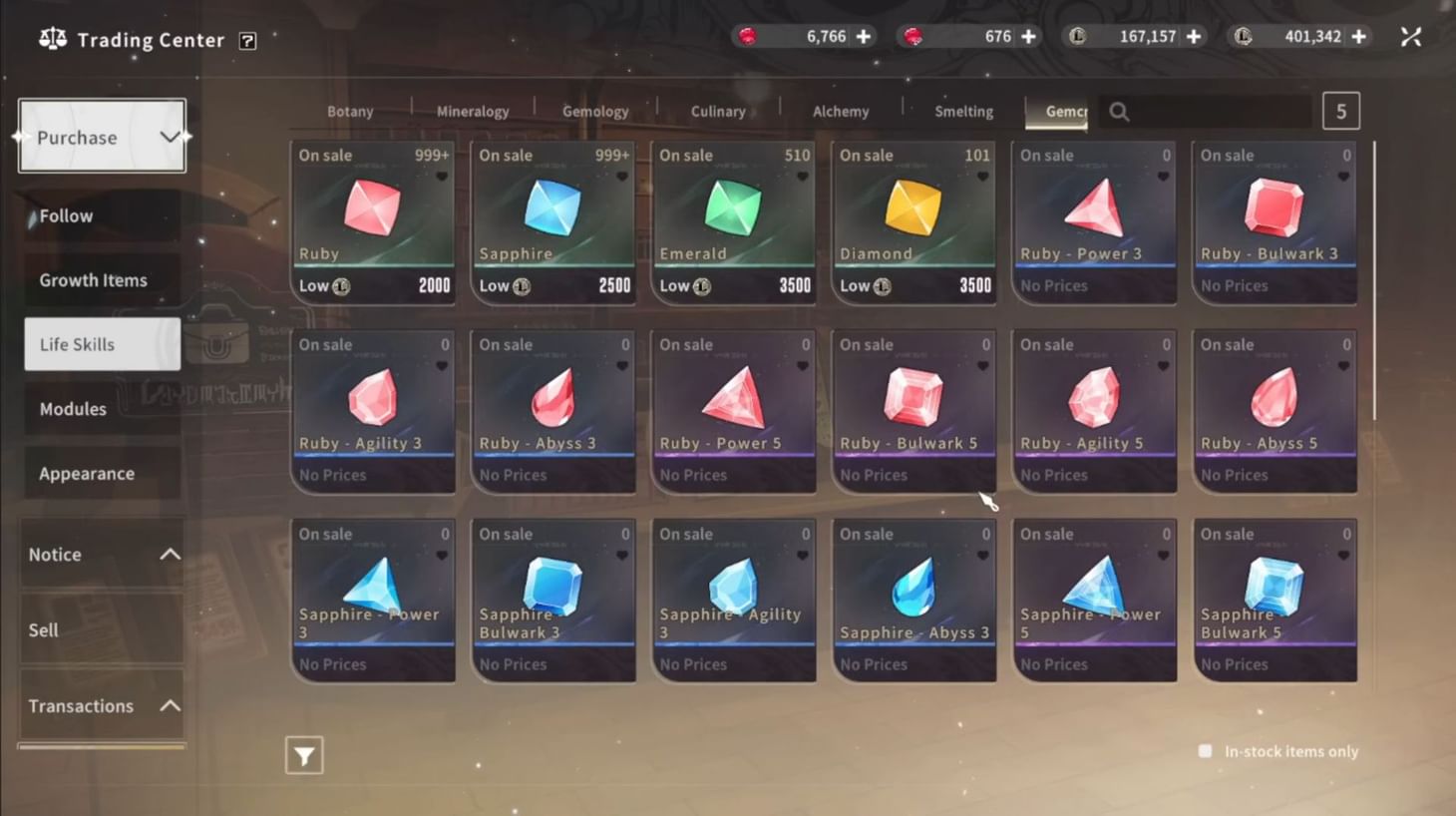Viewport: 1456px width, 816px height.
Task: Switch to the Smelting tab
Action: [x=962, y=111]
